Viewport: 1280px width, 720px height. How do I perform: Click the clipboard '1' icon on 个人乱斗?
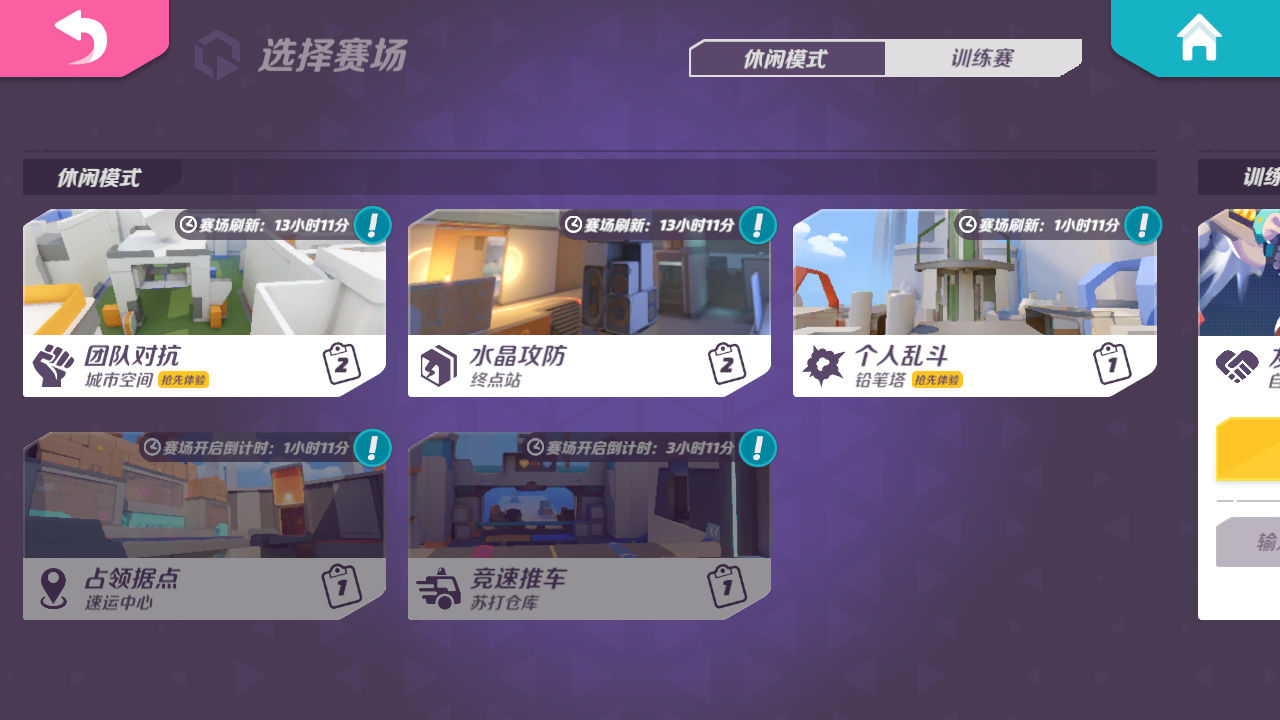coord(1110,364)
